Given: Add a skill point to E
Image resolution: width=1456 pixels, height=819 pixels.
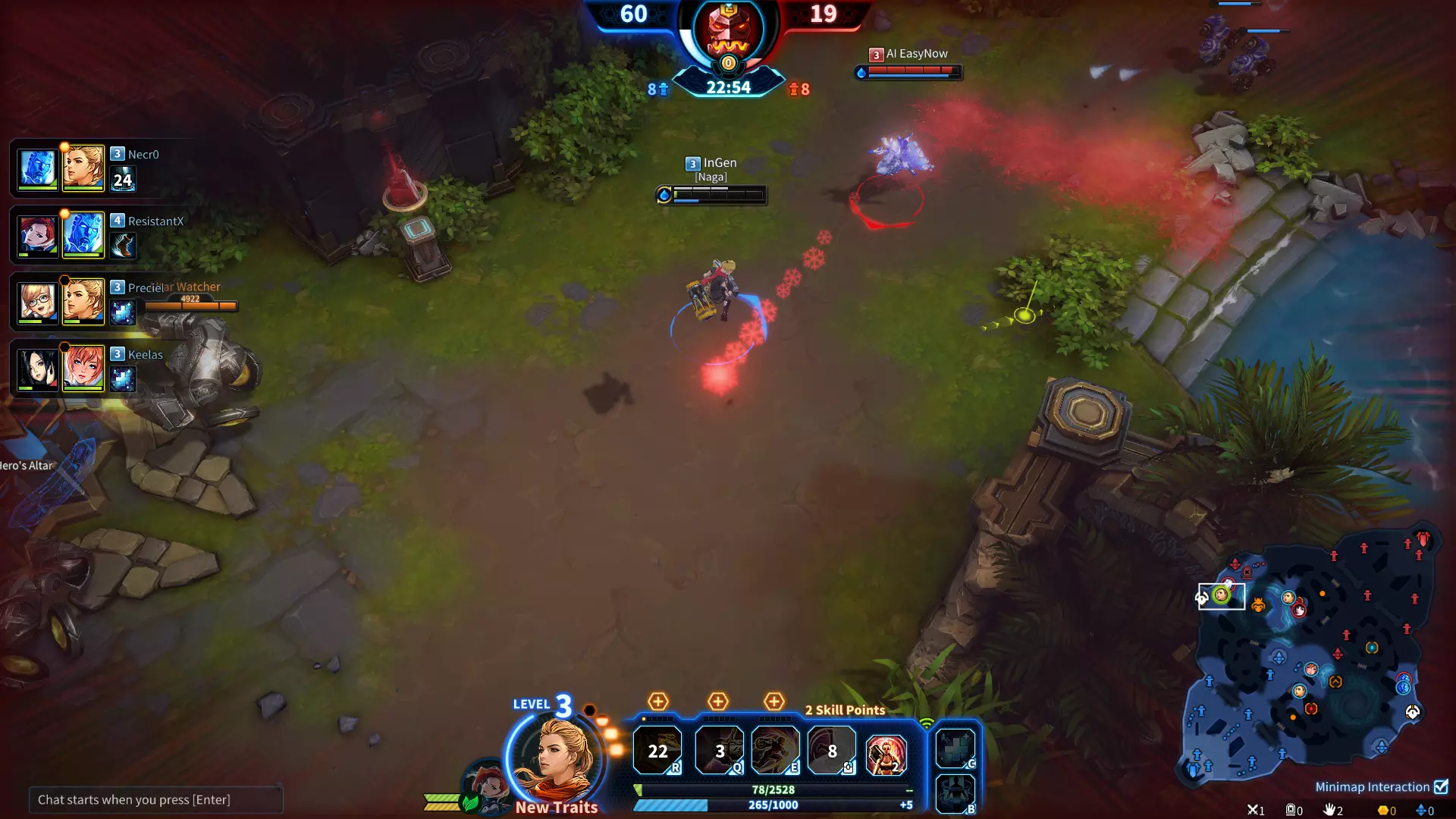Looking at the screenshot, I should click(x=773, y=701).
